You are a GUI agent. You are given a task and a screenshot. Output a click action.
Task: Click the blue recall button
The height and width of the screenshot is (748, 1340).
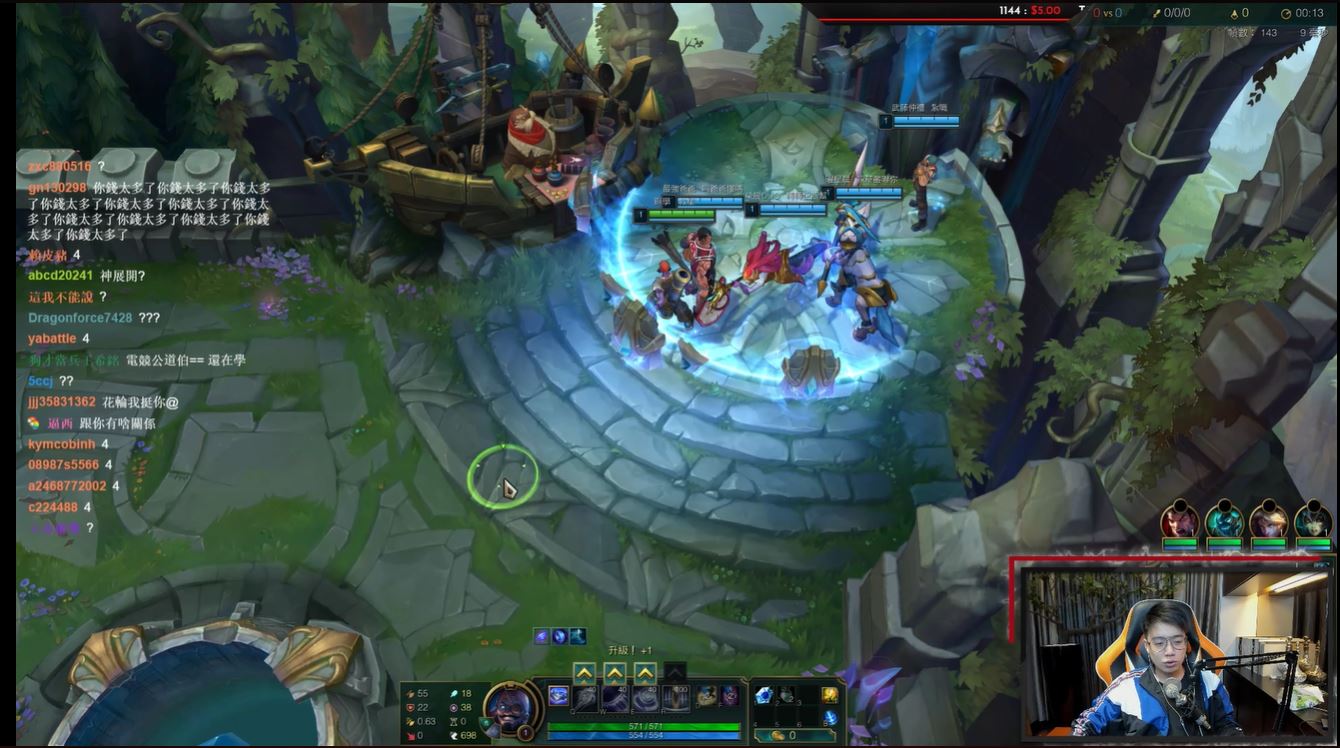(830, 718)
